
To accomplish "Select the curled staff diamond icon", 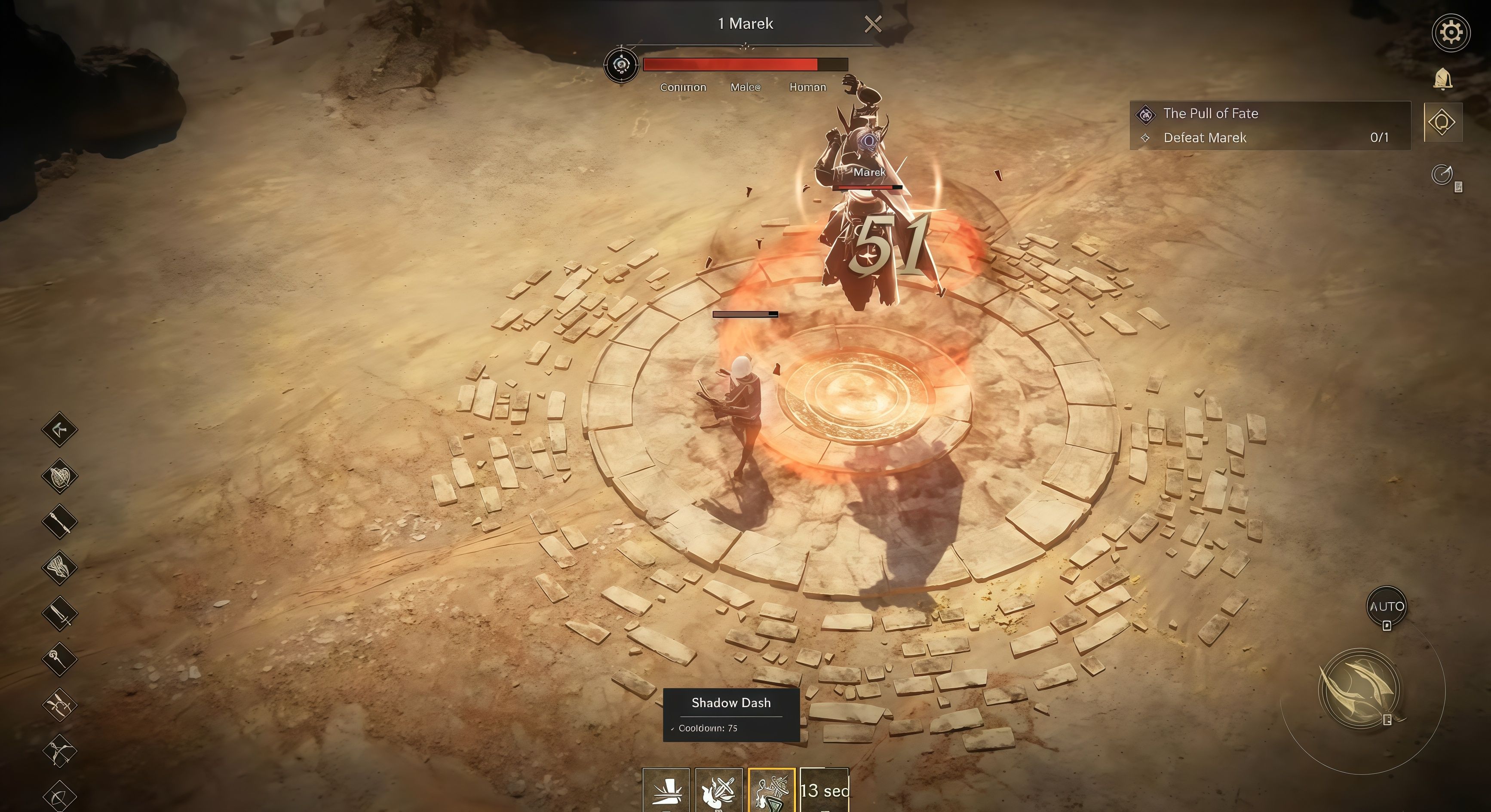I will click(x=60, y=659).
